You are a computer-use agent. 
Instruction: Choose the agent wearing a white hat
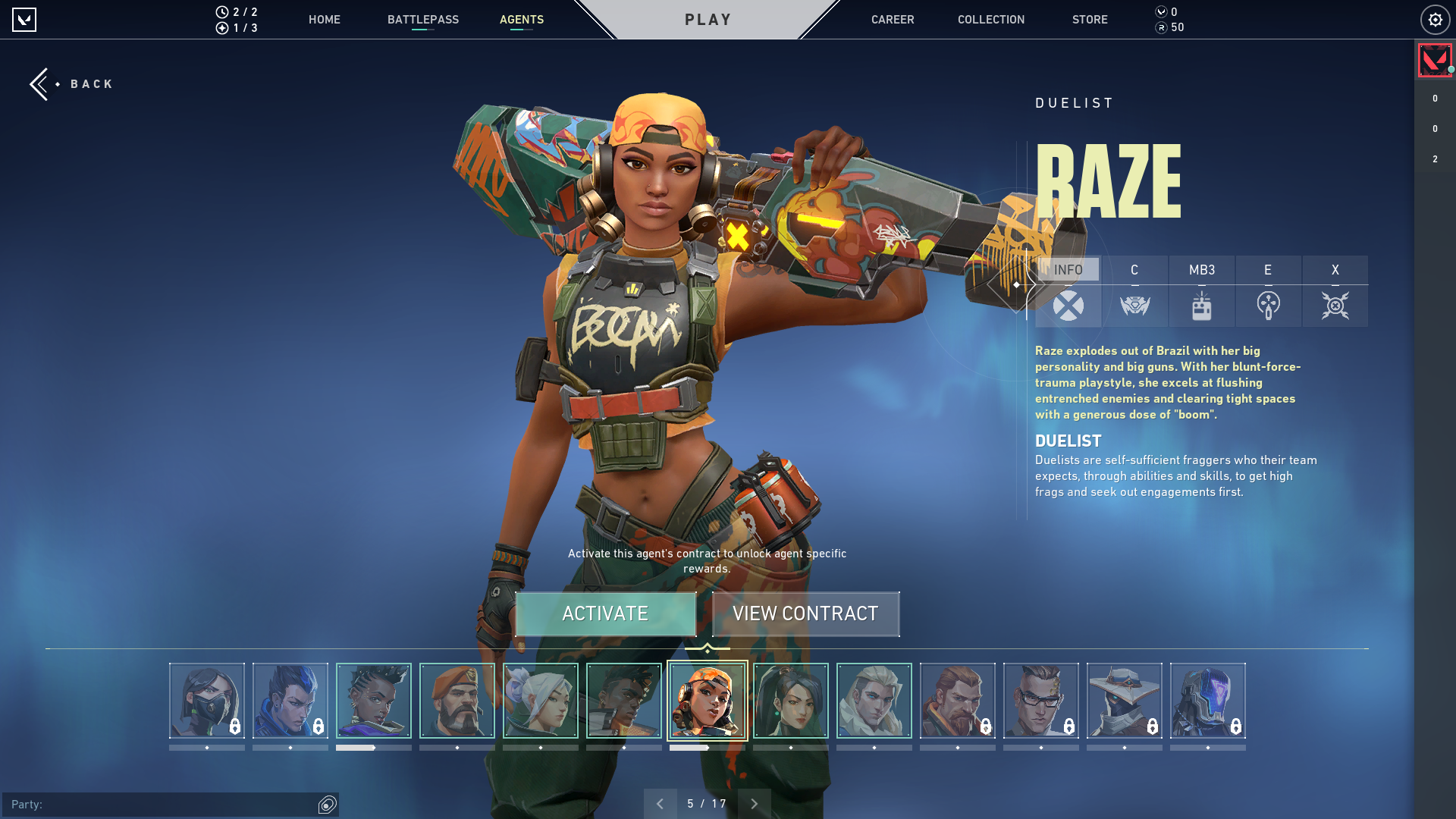(1124, 700)
